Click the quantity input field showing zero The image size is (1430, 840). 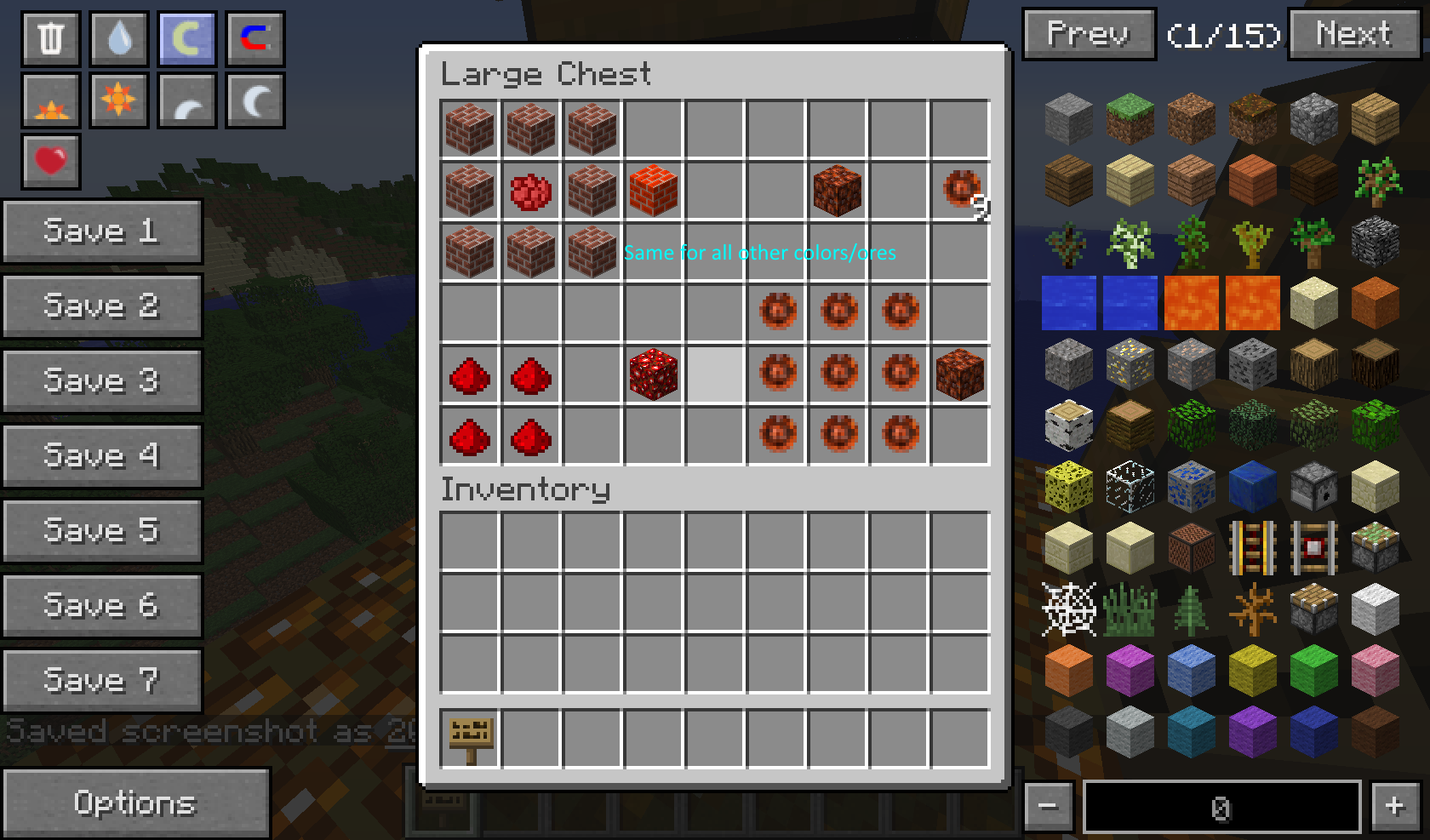click(x=1221, y=804)
